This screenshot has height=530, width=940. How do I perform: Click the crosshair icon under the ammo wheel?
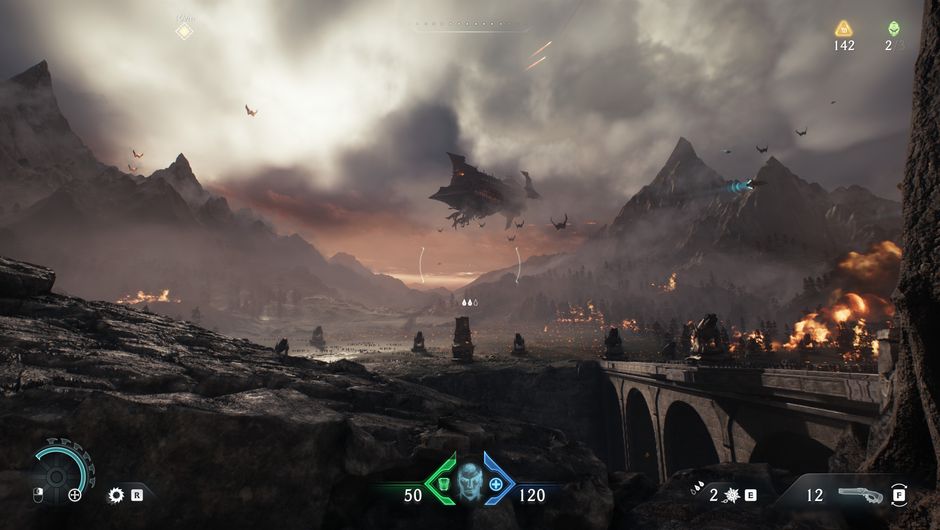point(75,494)
